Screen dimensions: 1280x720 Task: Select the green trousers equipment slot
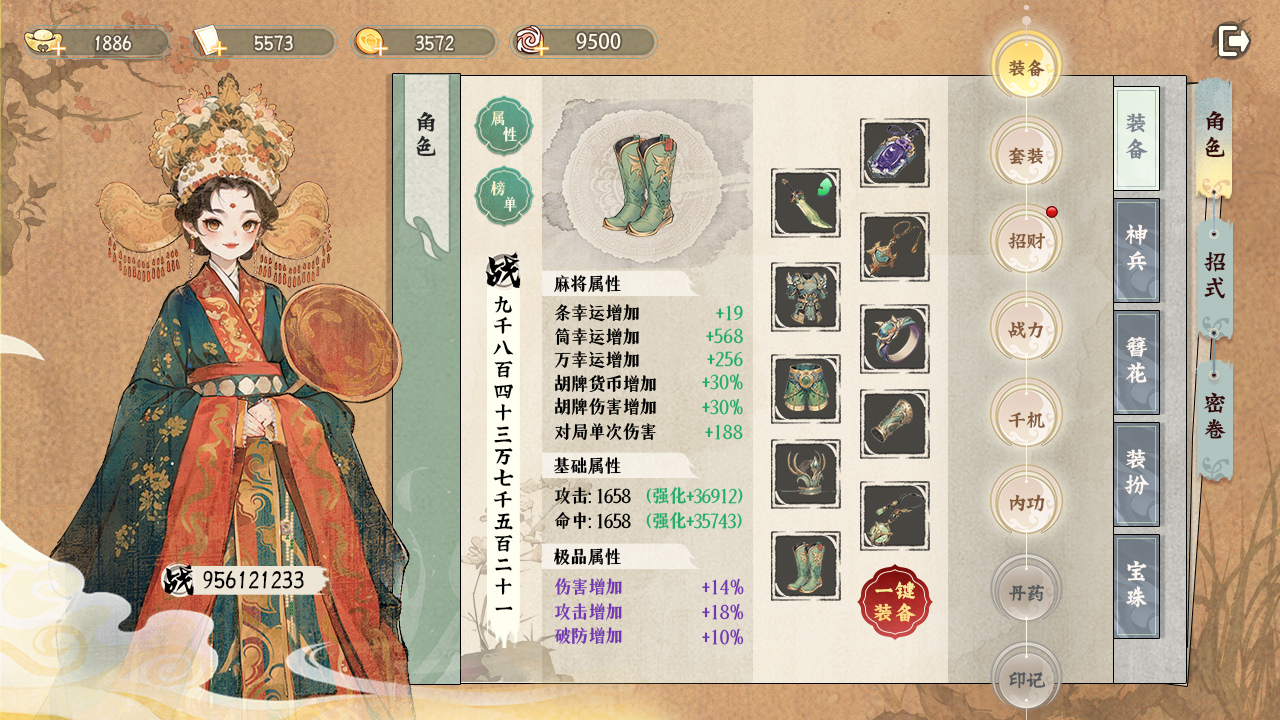805,389
